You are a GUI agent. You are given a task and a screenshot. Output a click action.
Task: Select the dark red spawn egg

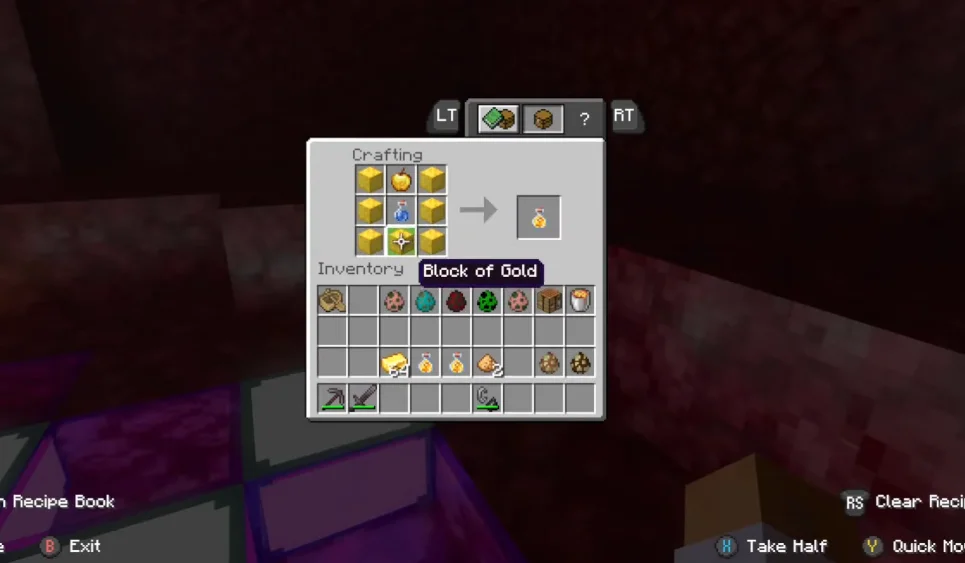[456, 300]
